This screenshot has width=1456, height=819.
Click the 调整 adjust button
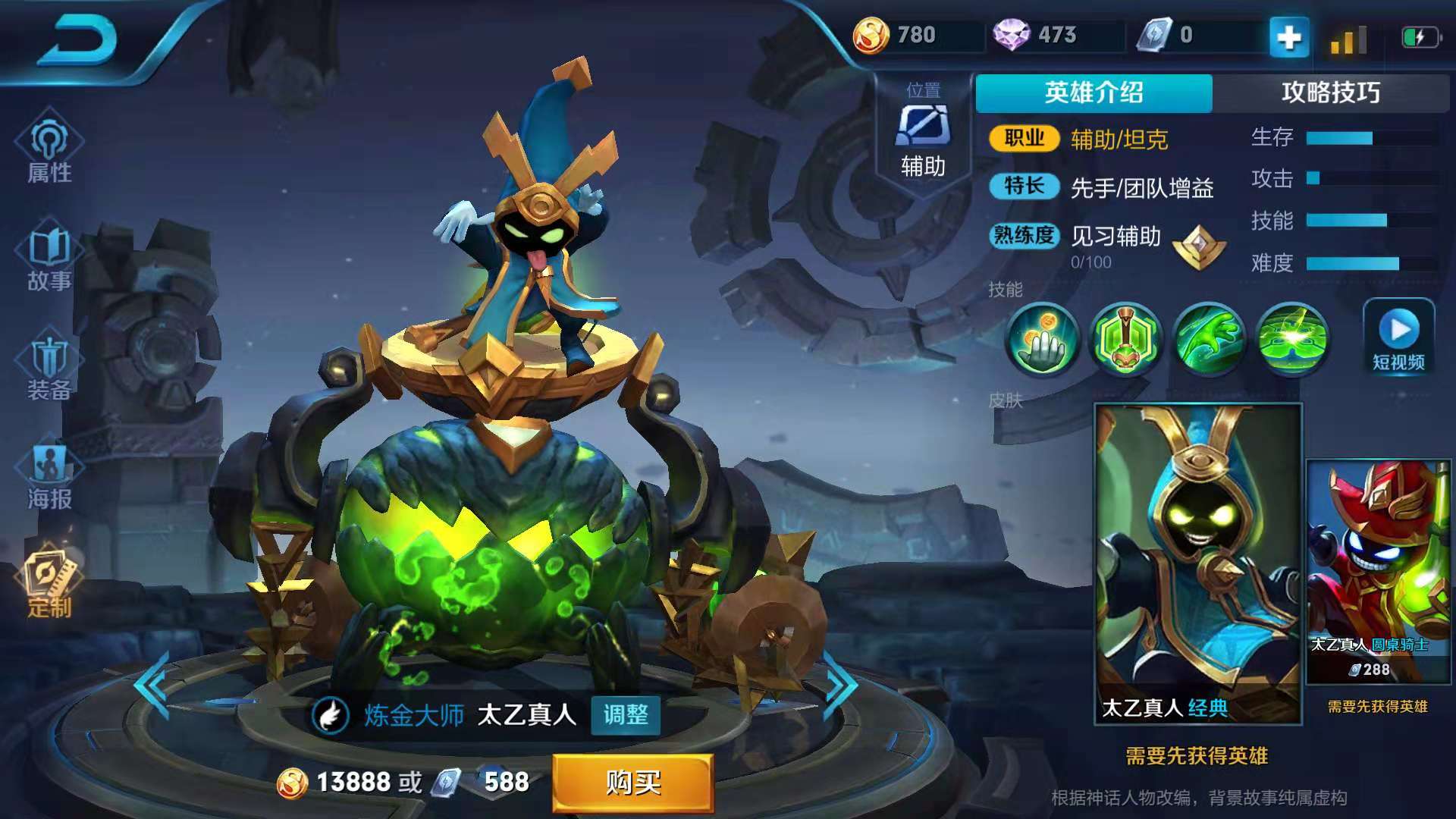(627, 715)
